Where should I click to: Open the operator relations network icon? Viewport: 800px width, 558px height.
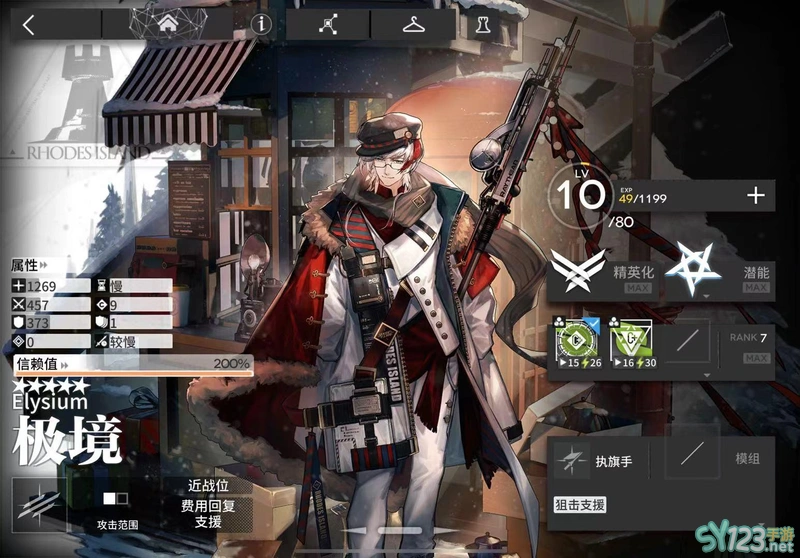328,24
